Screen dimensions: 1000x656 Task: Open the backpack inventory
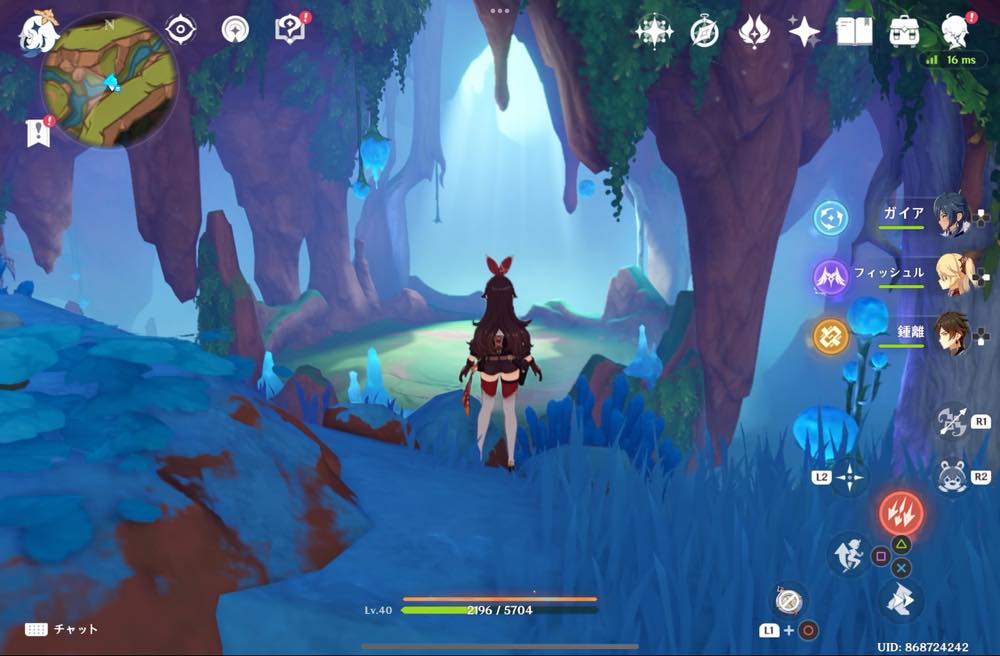[x=905, y=32]
